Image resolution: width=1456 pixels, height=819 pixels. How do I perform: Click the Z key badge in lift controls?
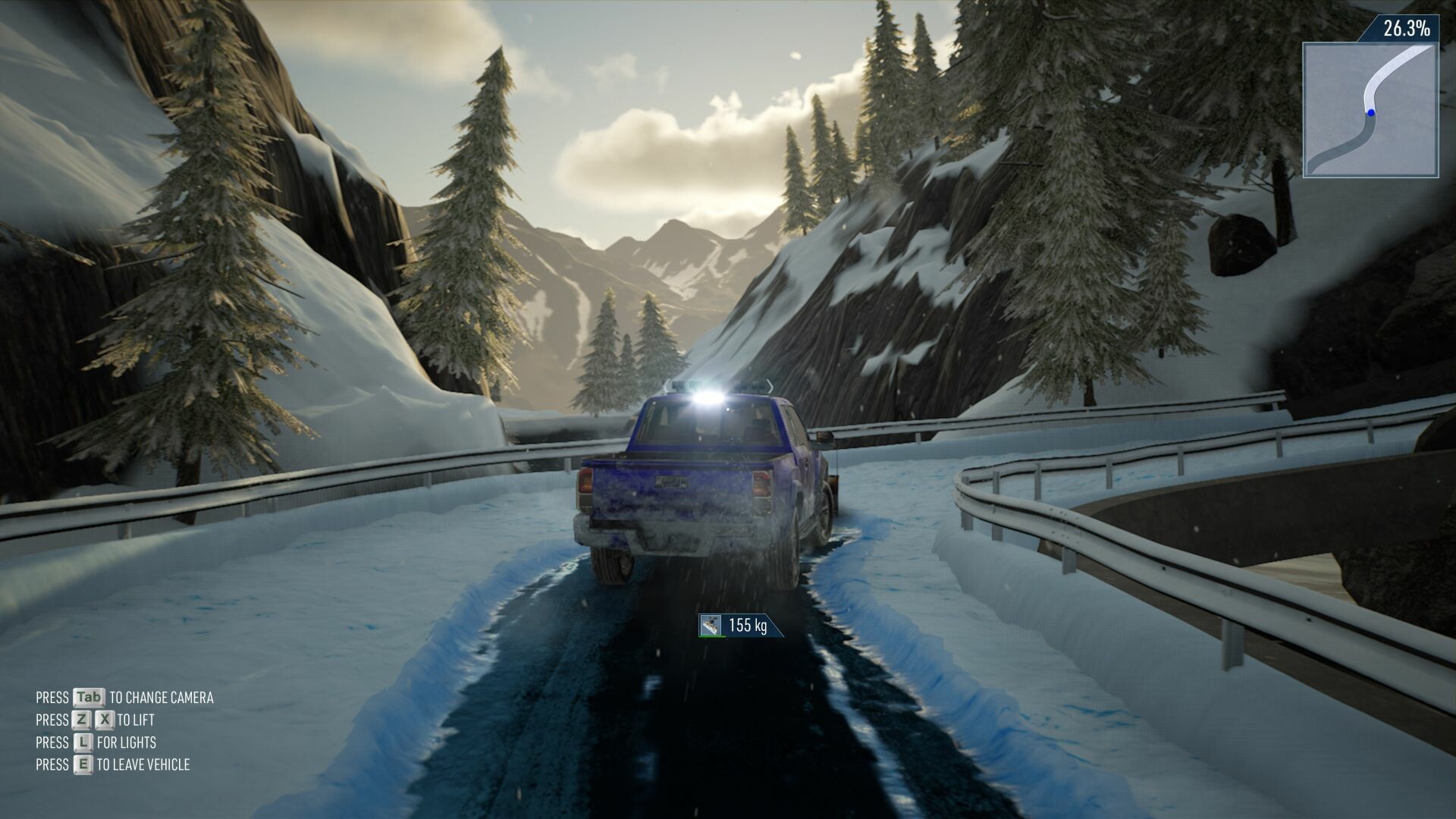coord(82,720)
